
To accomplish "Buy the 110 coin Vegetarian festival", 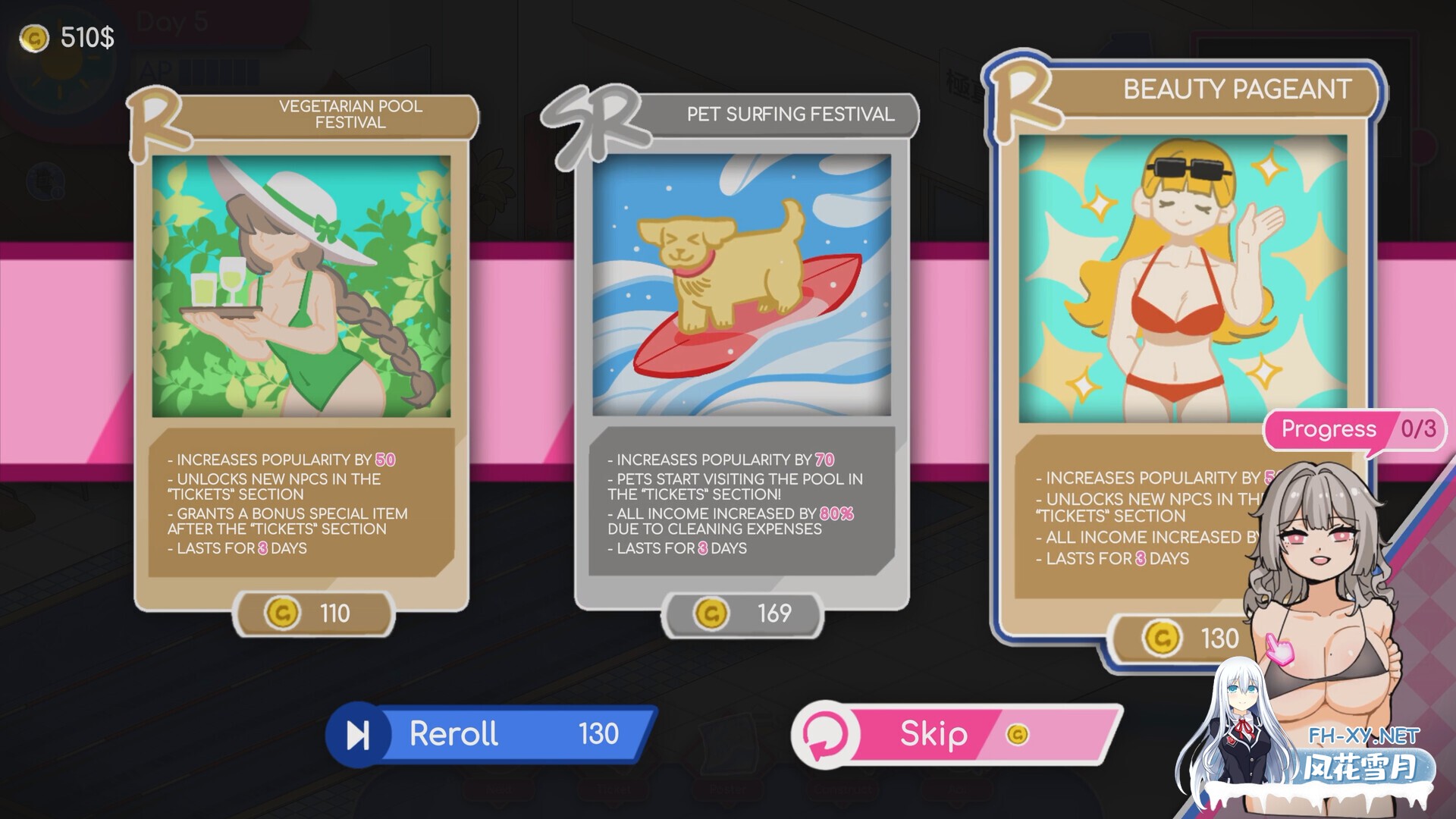I will pyautogui.click(x=313, y=613).
